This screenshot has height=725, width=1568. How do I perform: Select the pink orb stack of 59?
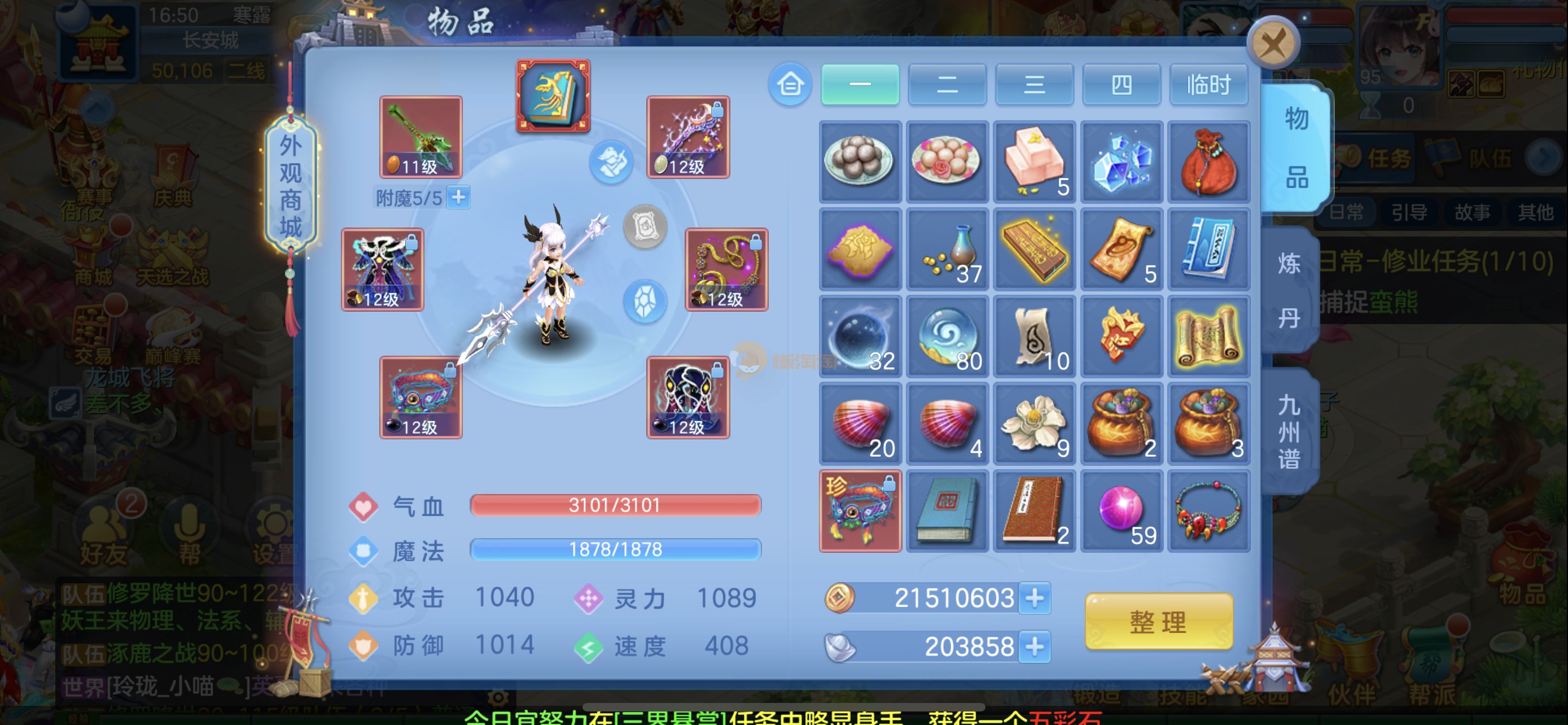tap(1121, 511)
